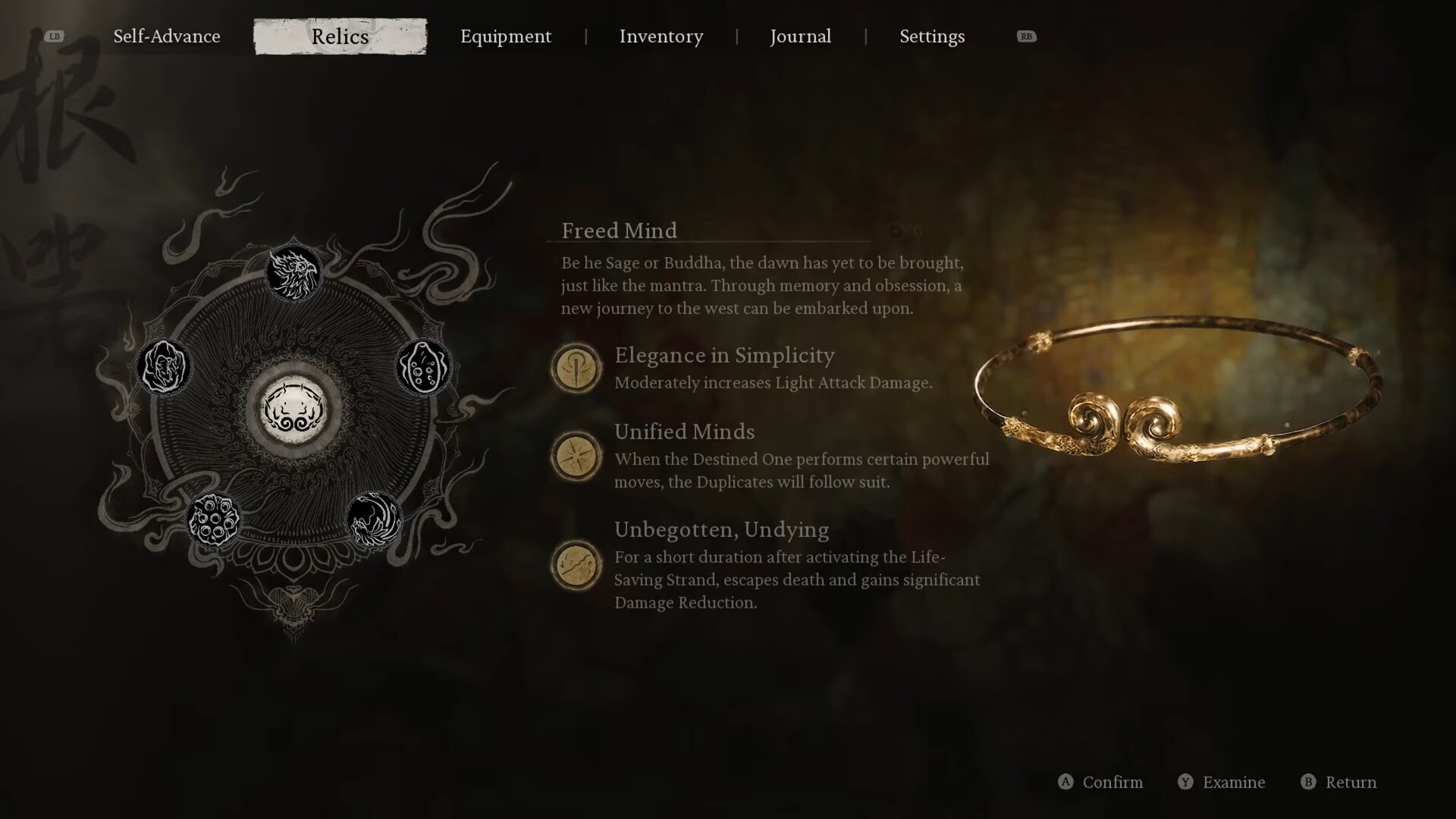The image size is (1456, 819).
Task: Go to the Inventory tab
Action: pyautogui.click(x=661, y=36)
